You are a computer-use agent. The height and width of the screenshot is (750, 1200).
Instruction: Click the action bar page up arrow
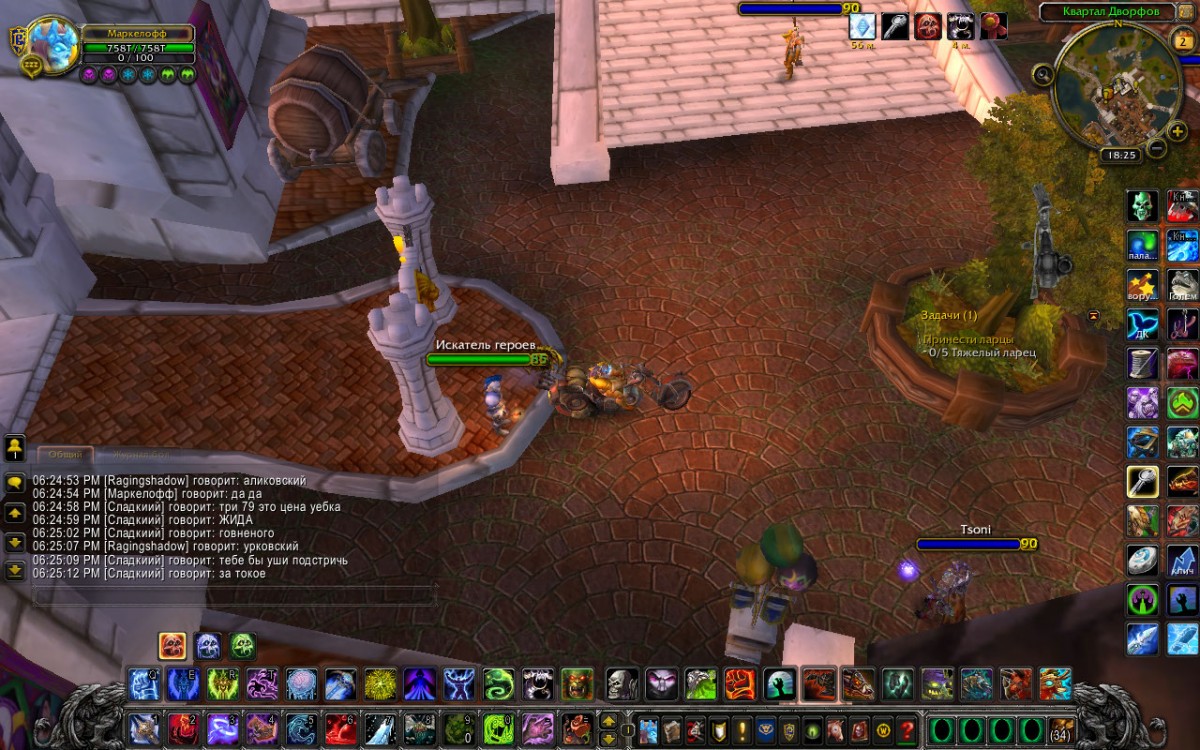point(607,720)
